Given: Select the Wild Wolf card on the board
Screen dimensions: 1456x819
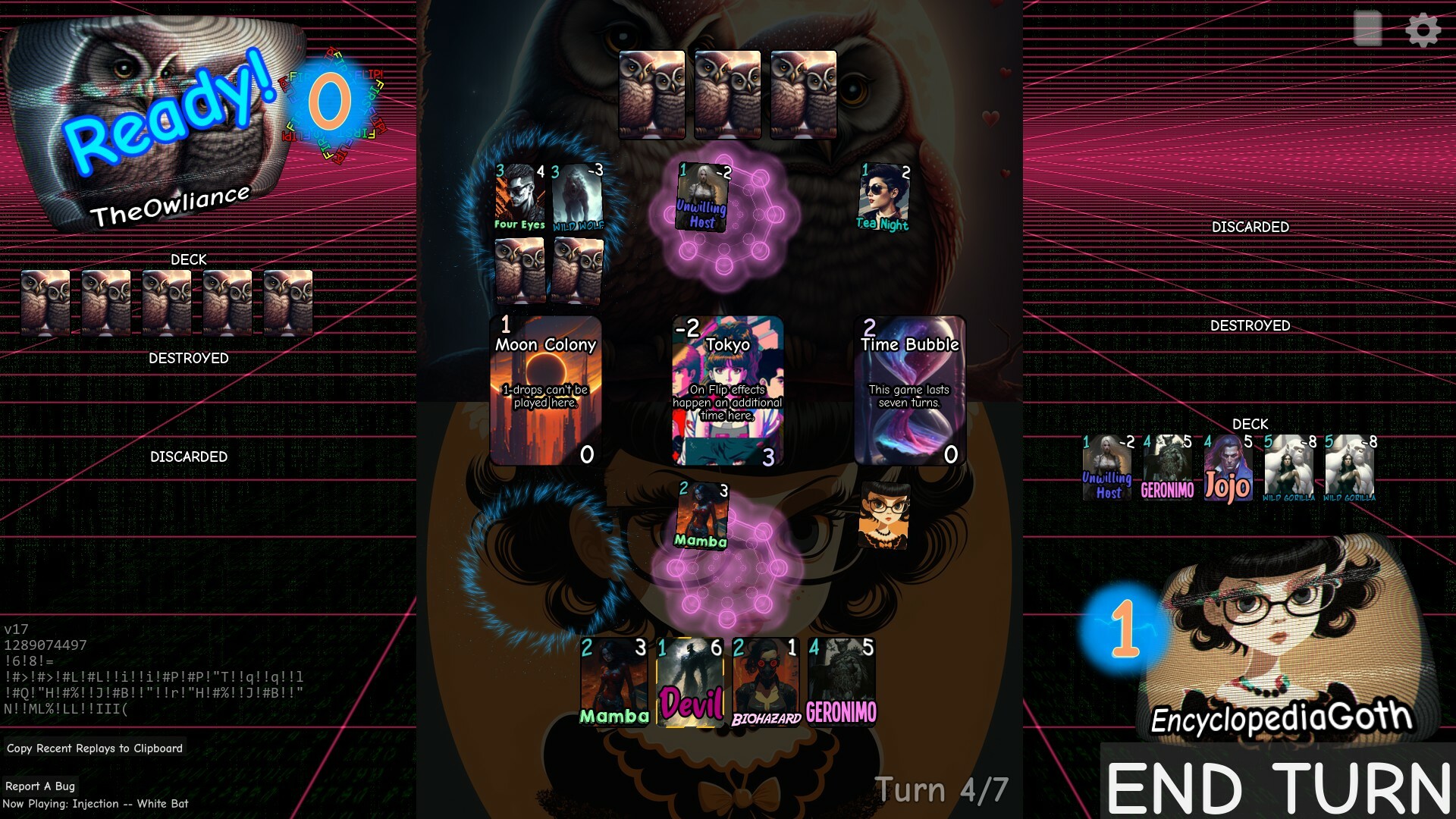Looking at the screenshot, I should pos(576,197).
